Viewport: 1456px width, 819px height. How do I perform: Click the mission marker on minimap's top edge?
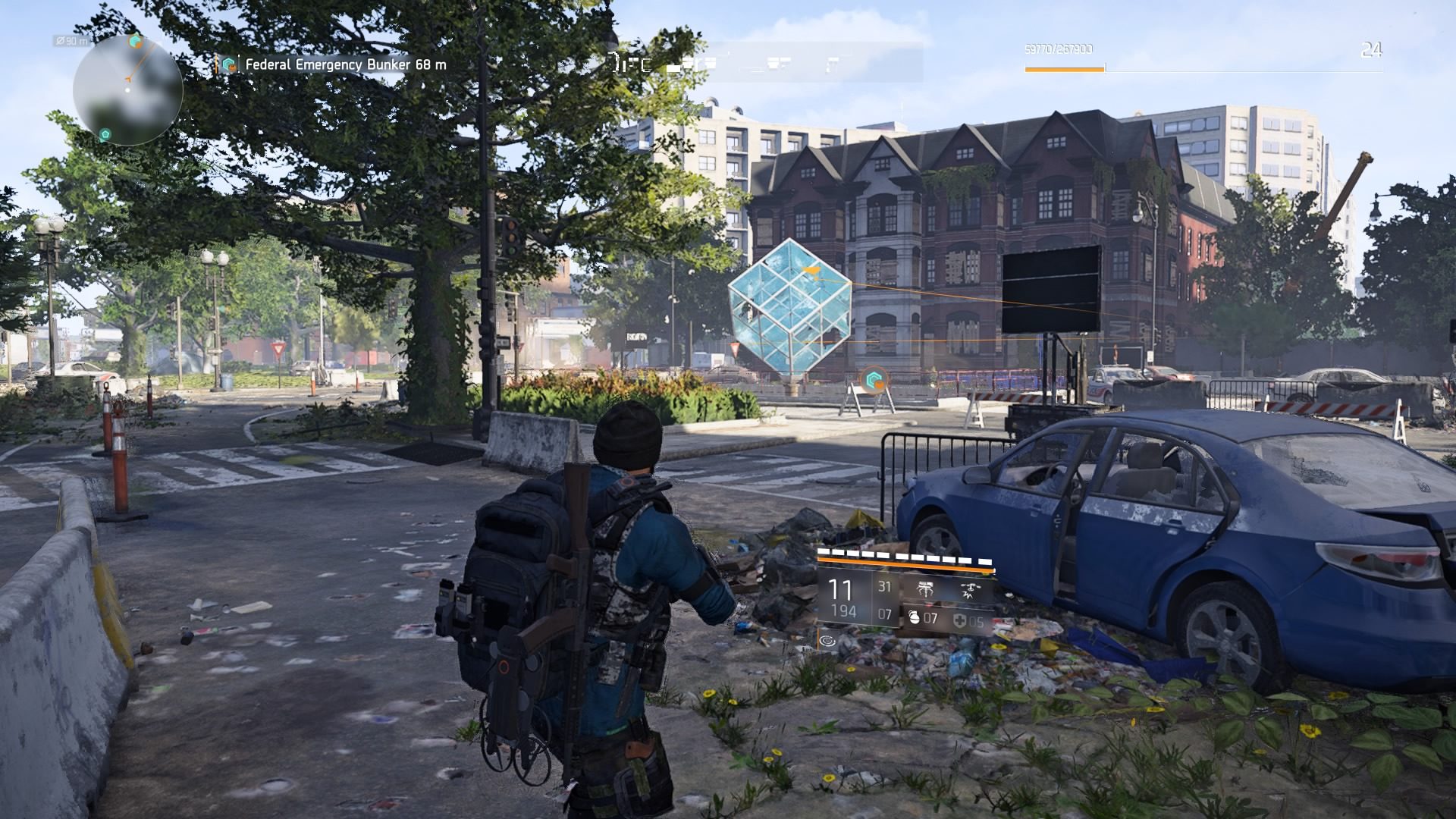click(136, 41)
